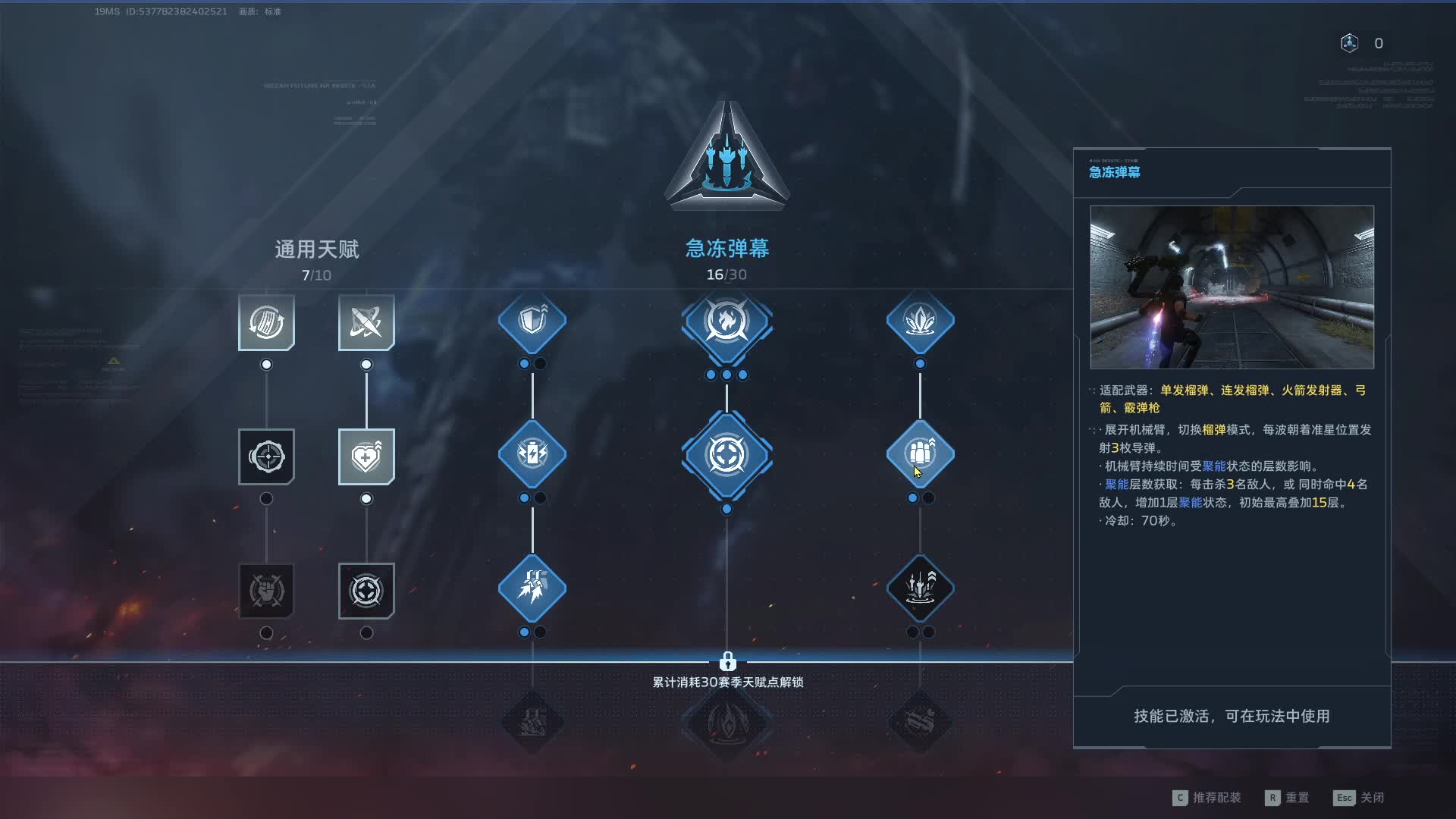Close the talent screen via 关闭
The height and width of the screenshot is (819, 1456).
coord(1360,798)
